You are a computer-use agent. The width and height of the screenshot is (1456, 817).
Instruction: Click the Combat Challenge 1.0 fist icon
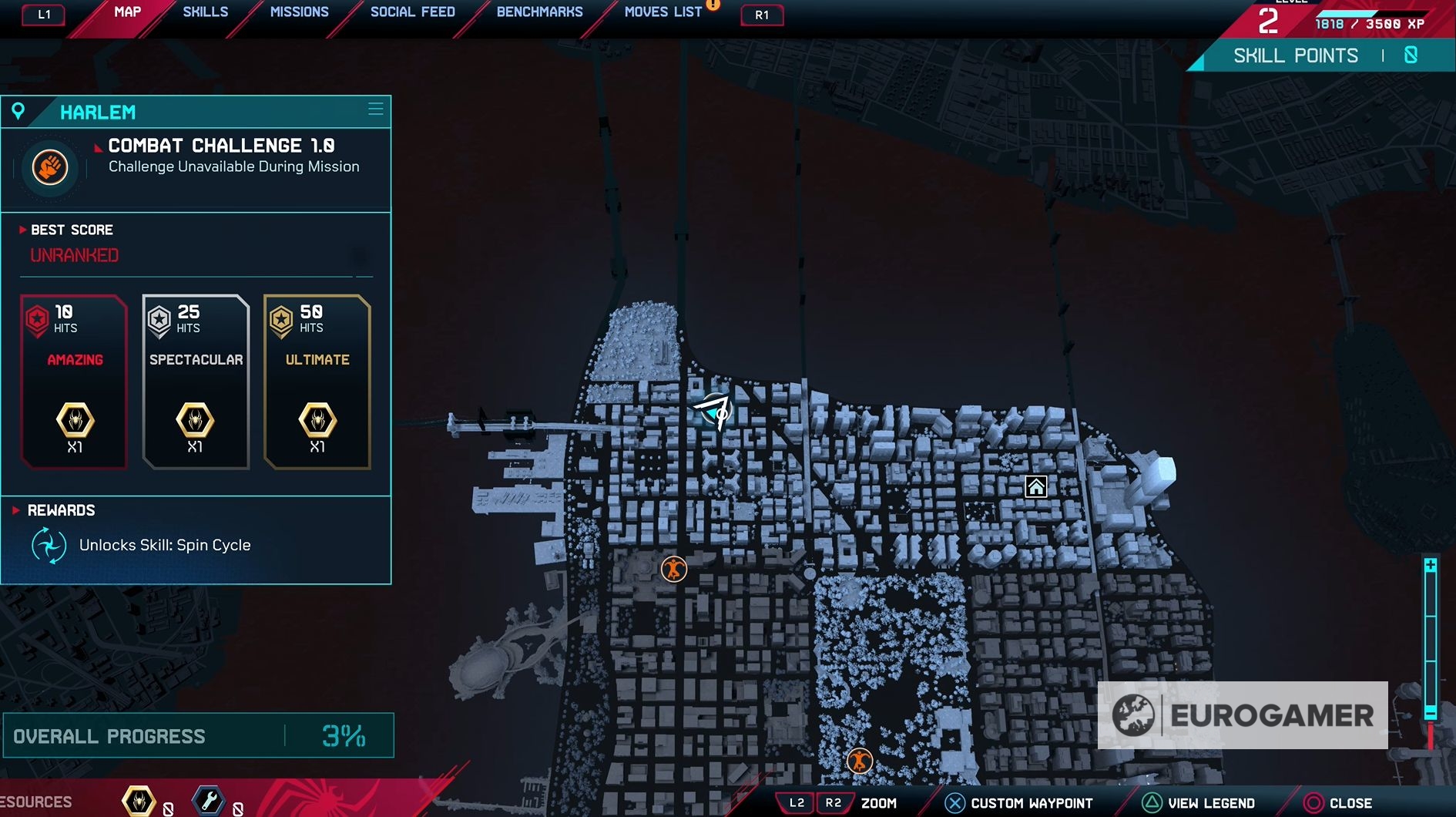(50, 166)
